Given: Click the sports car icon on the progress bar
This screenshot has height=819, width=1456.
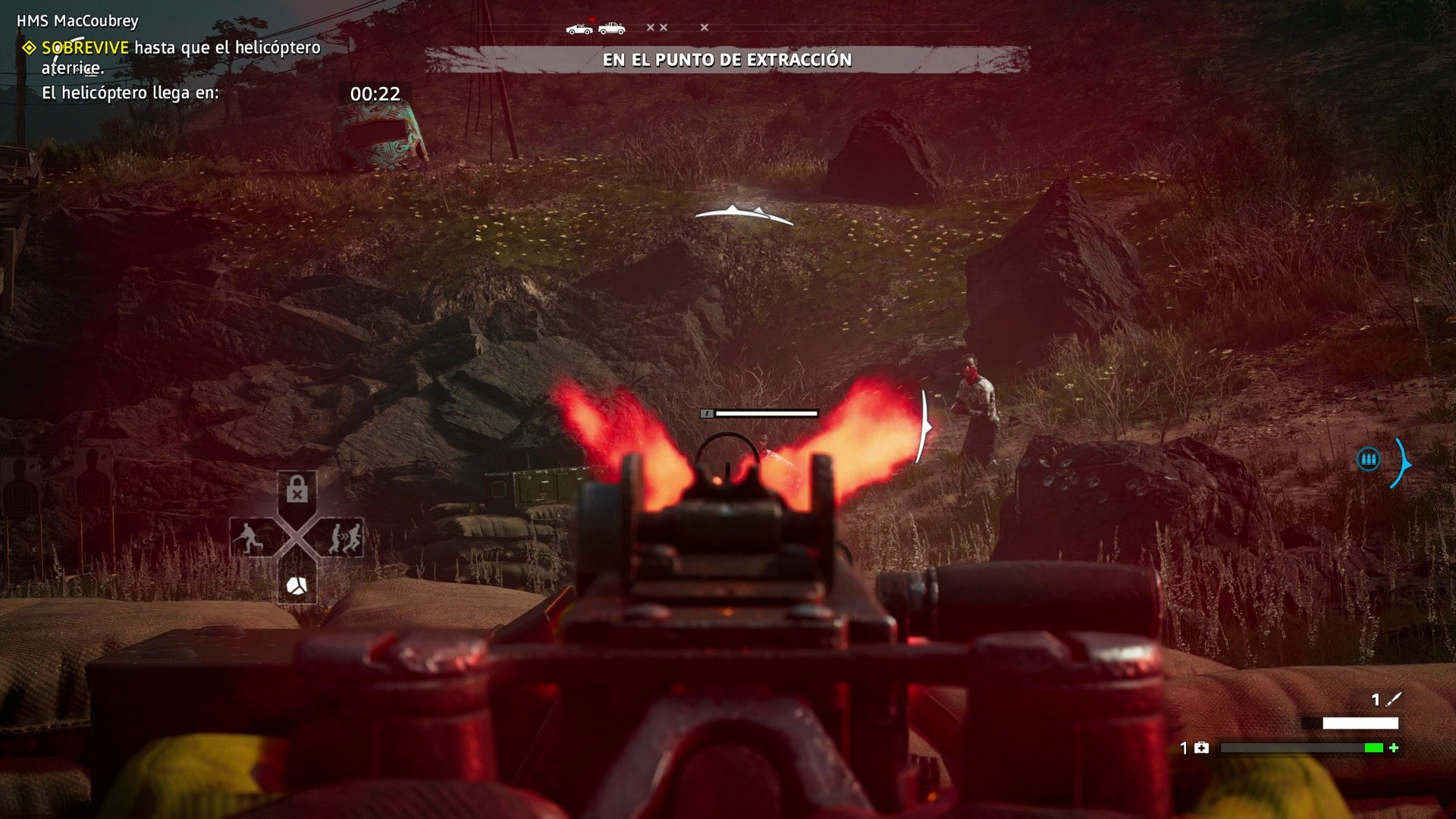Looking at the screenshot, I should click(579, 29).
